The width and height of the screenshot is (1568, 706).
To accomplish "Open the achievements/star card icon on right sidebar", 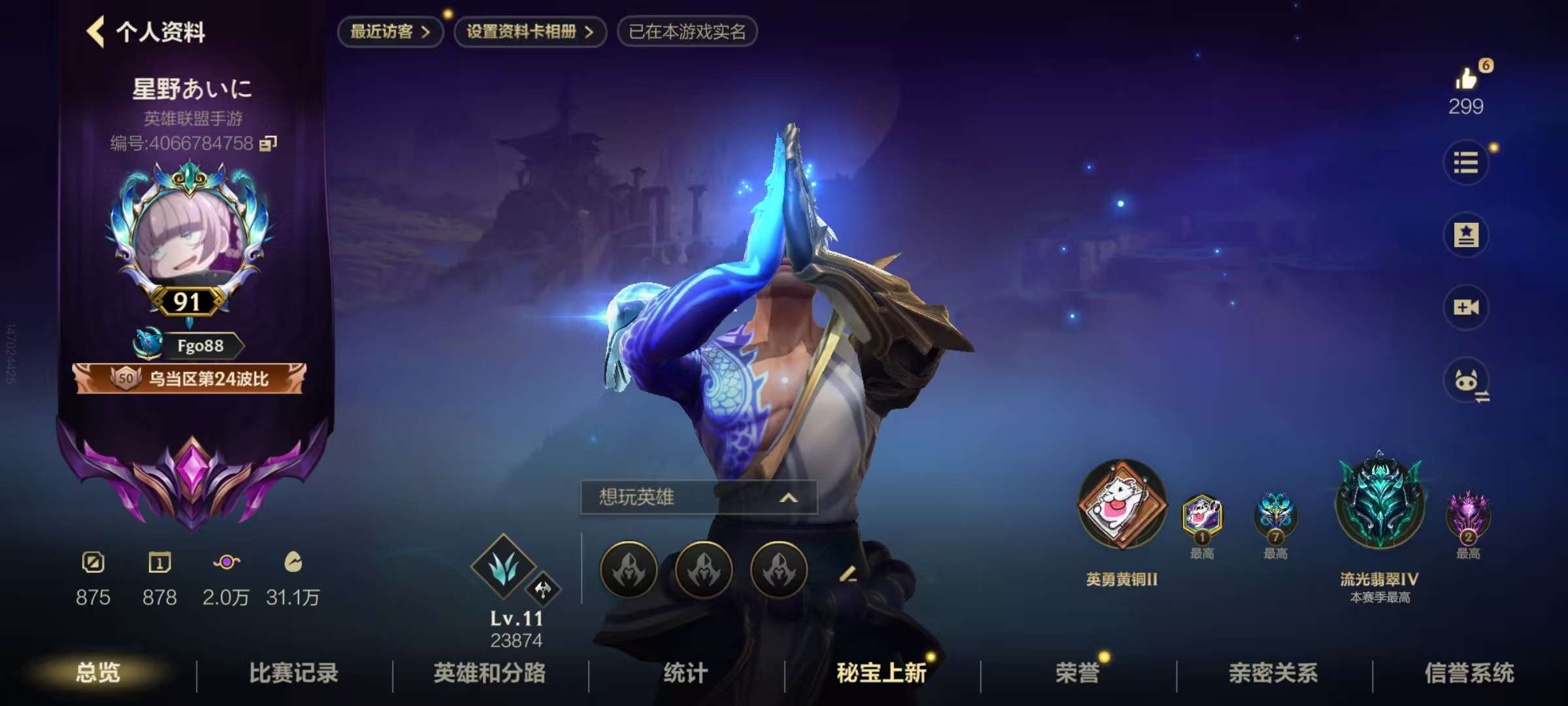I will click(1467, 235).
